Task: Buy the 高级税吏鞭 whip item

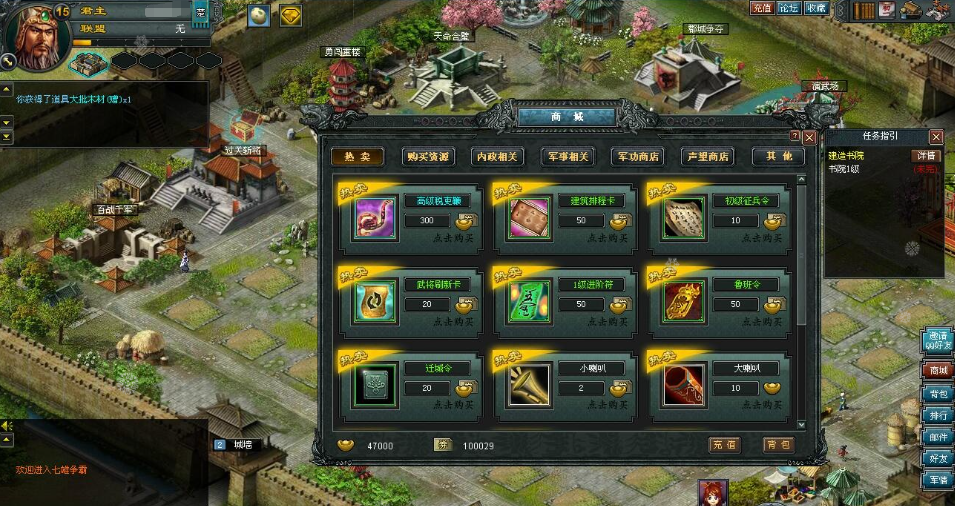Action: click(376, 219)
